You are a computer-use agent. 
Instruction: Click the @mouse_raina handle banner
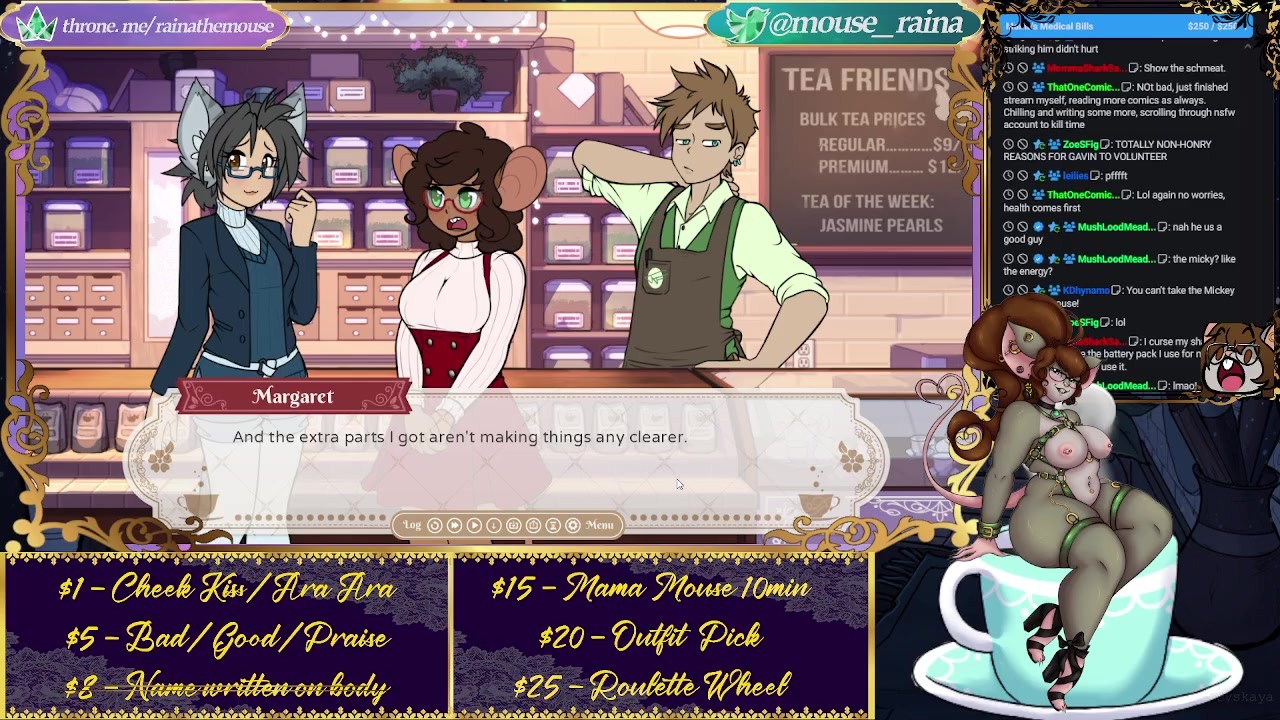tap(845, 24)
